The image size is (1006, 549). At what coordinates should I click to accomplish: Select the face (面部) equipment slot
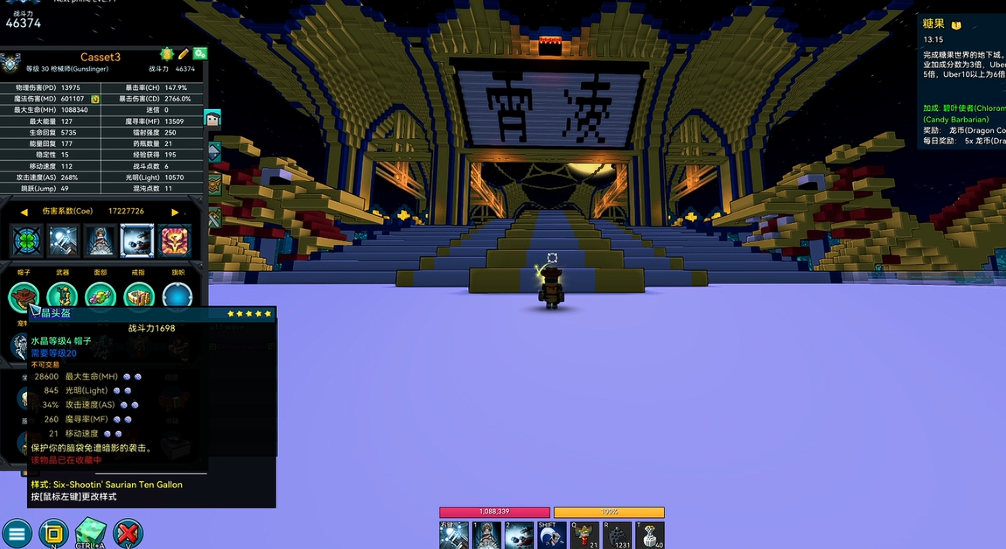100,296
